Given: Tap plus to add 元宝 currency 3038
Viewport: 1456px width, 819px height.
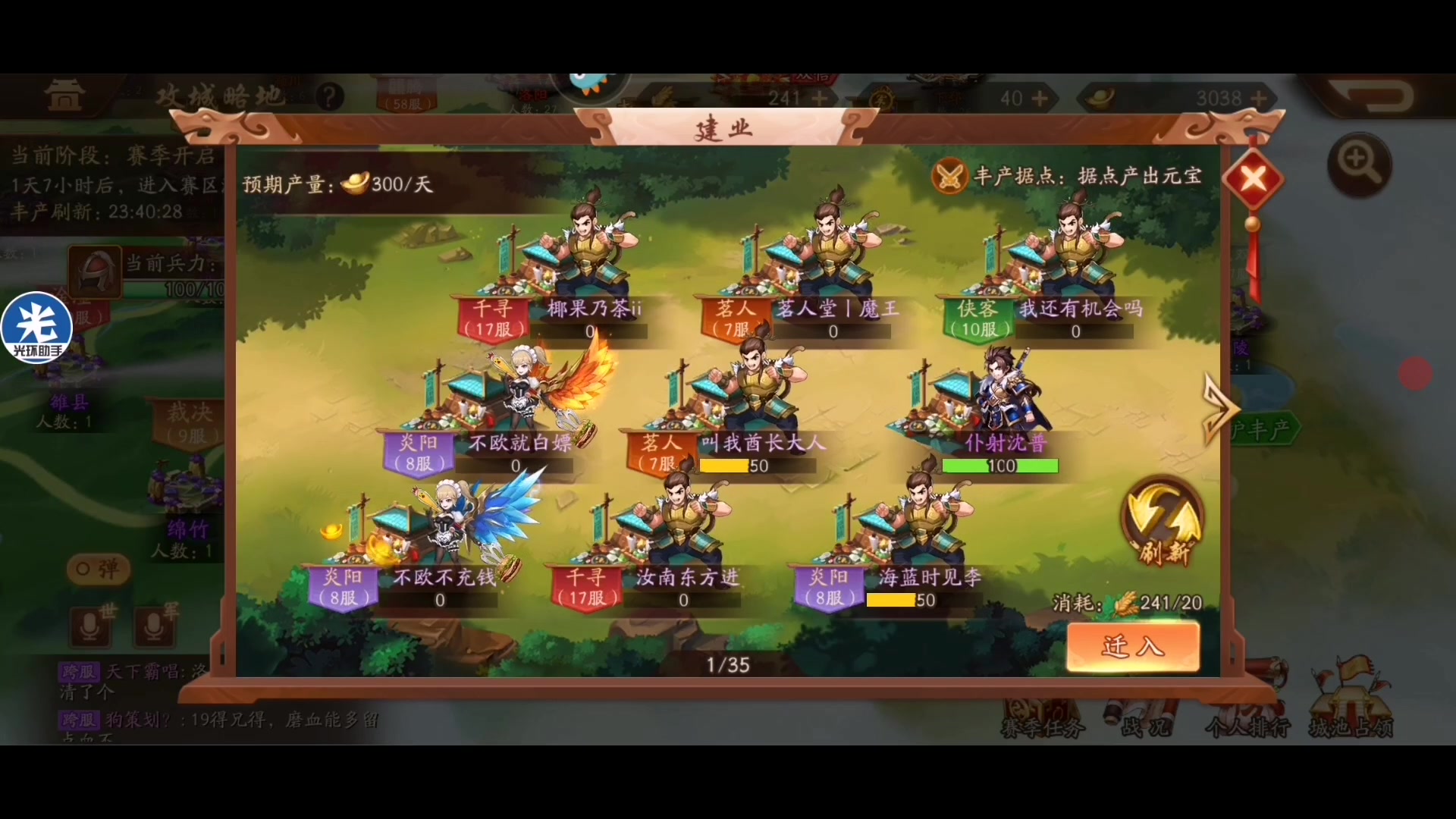Looking at the screenshot, I should 1257,98.
